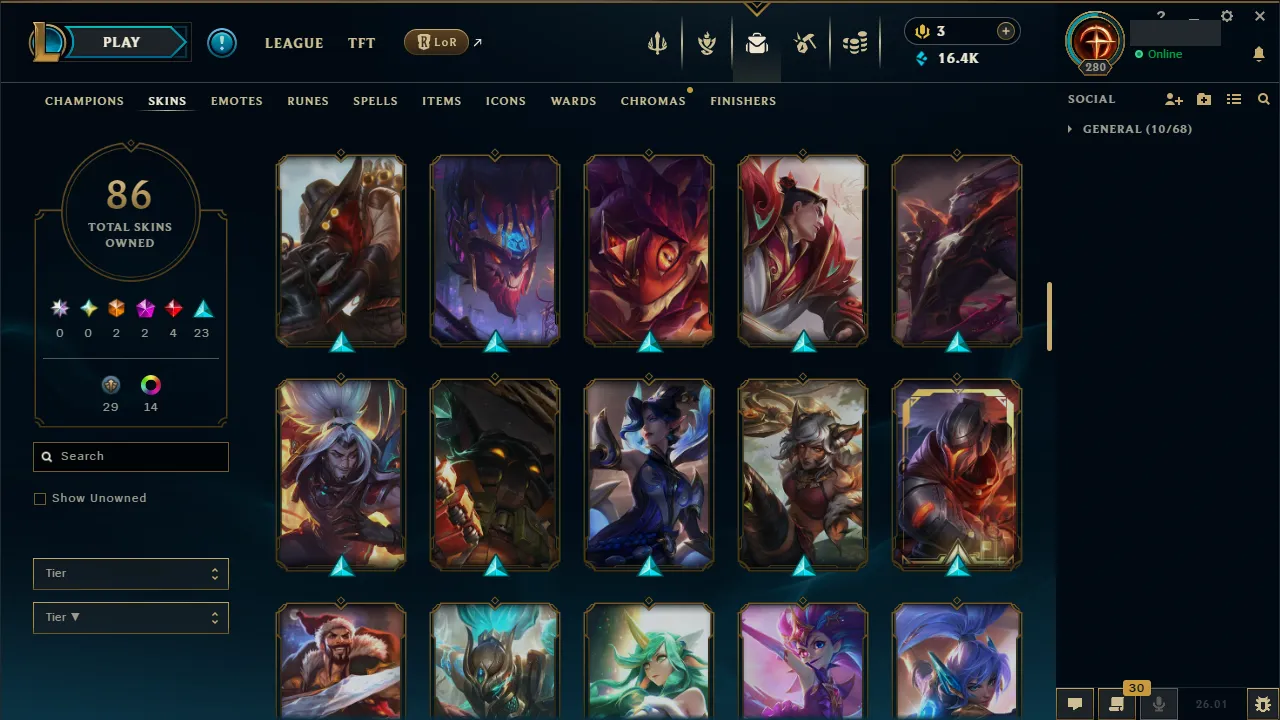Click the trident event icon
1280x720 pixels.
click(x=657, y=42)
